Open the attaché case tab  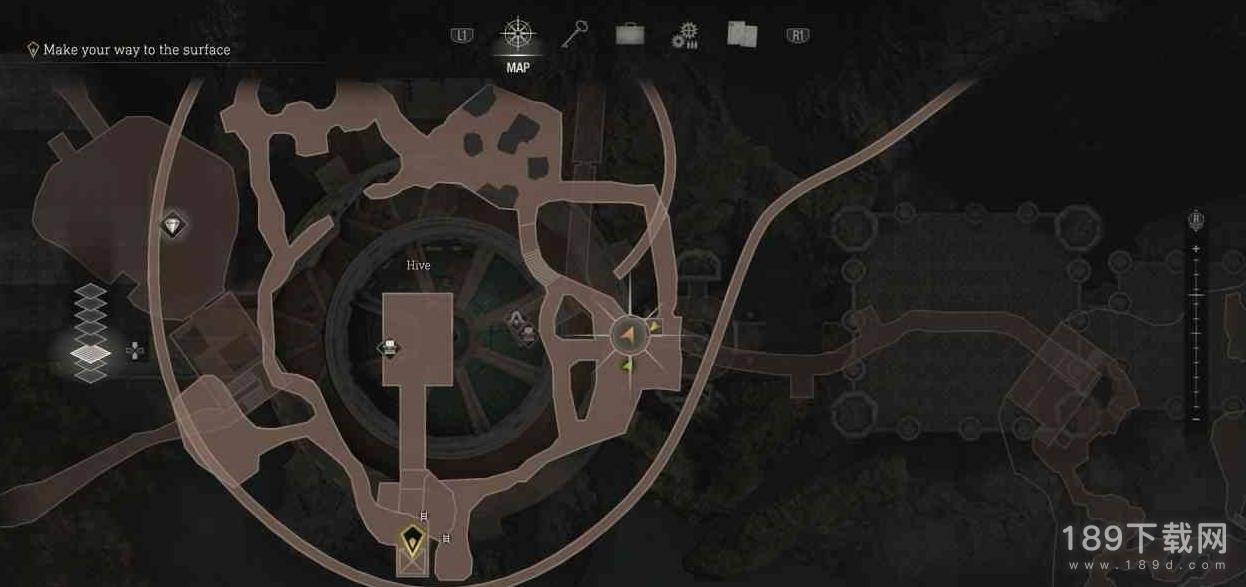click(630, 35)
